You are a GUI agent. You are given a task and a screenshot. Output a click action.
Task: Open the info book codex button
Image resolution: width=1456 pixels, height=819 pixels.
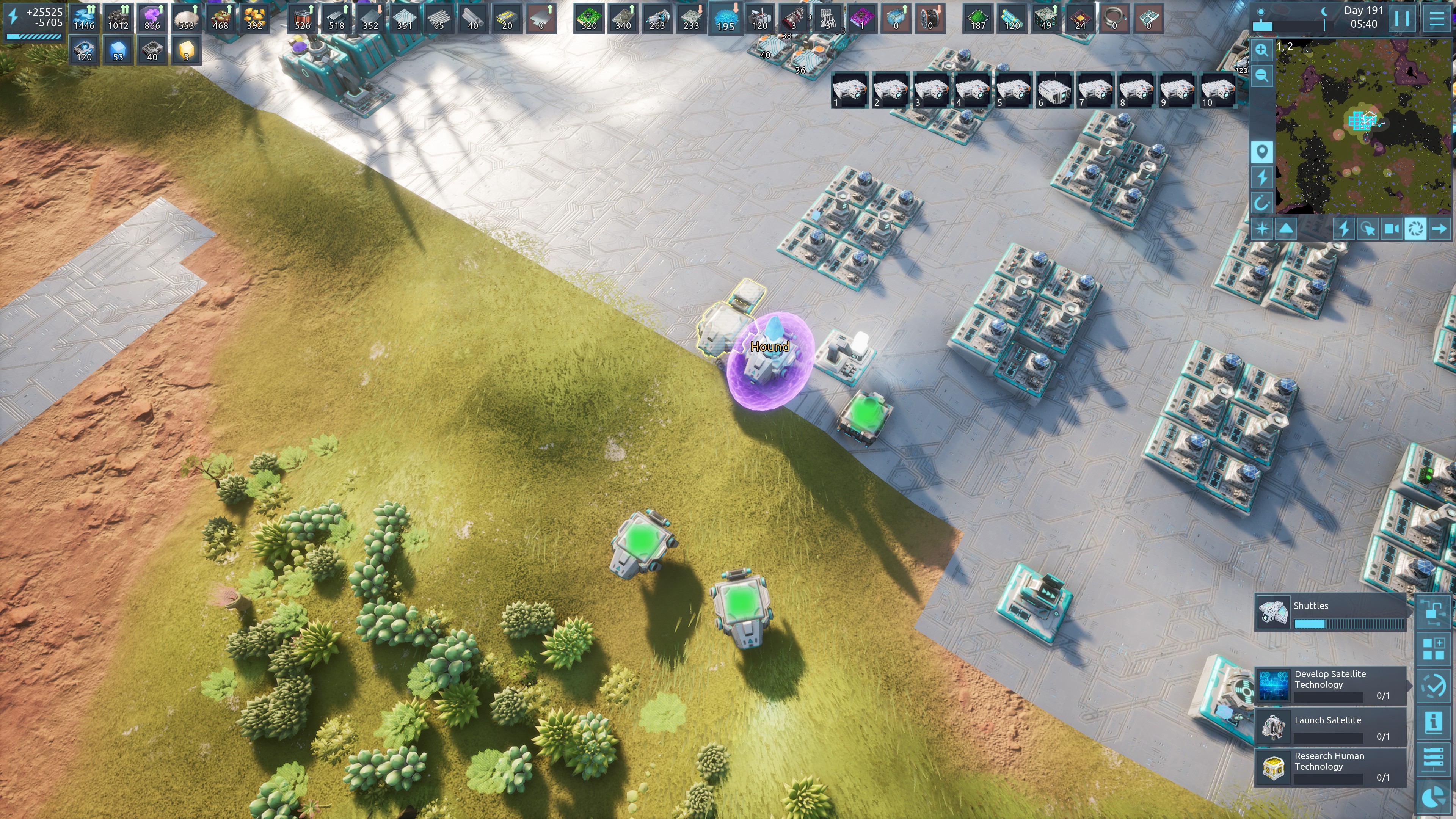point(1434,723)
